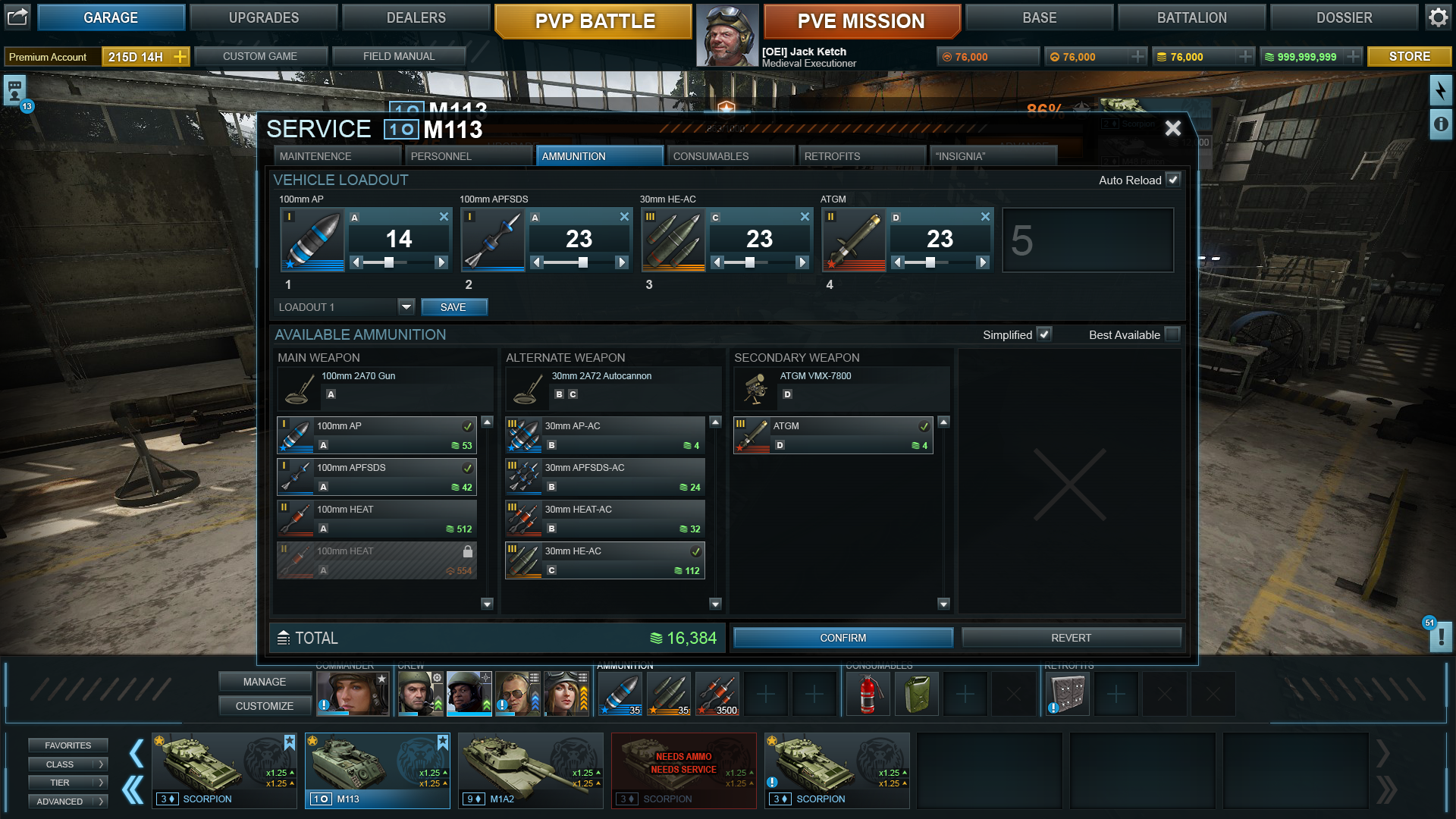Select the M1A2 tank in garage

pos(530,770)
